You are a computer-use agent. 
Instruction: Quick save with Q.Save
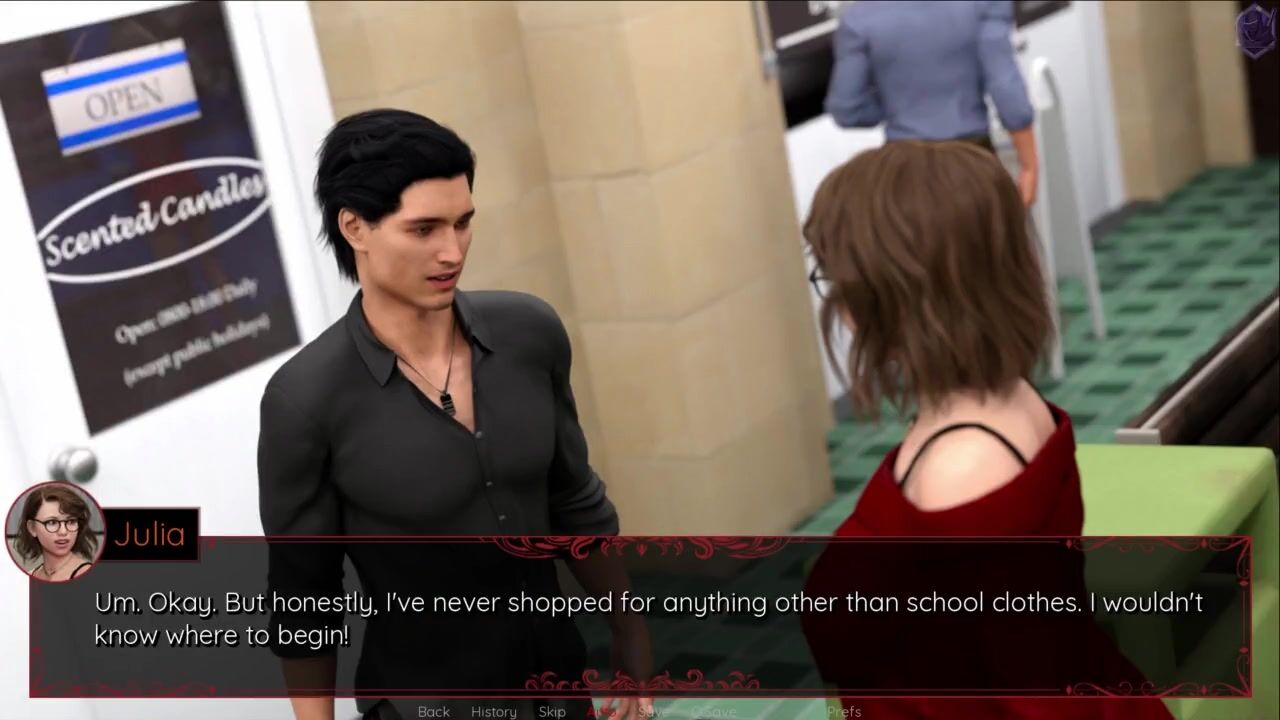click(x=713, y=711)
